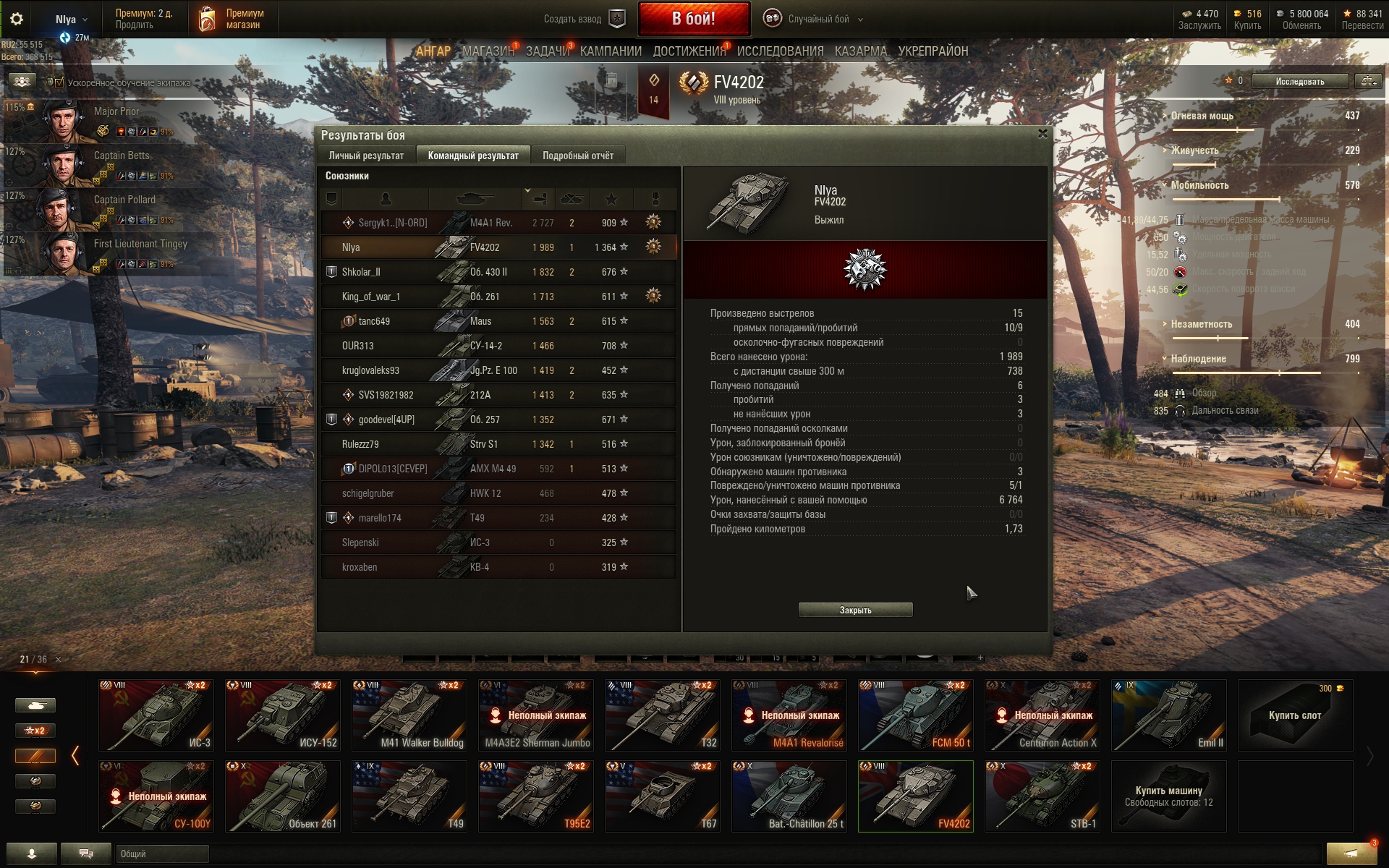
Task: Choose the STB-1 tank tile
Action: point(1042,796)
